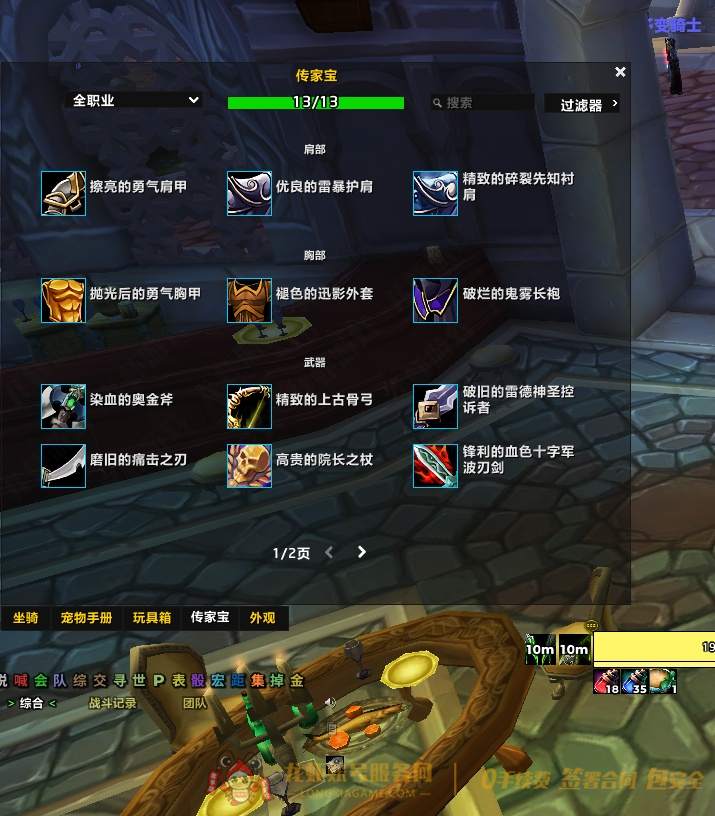Select the 优良的雷暴护肩 shoulder icon

coord(249,193)
